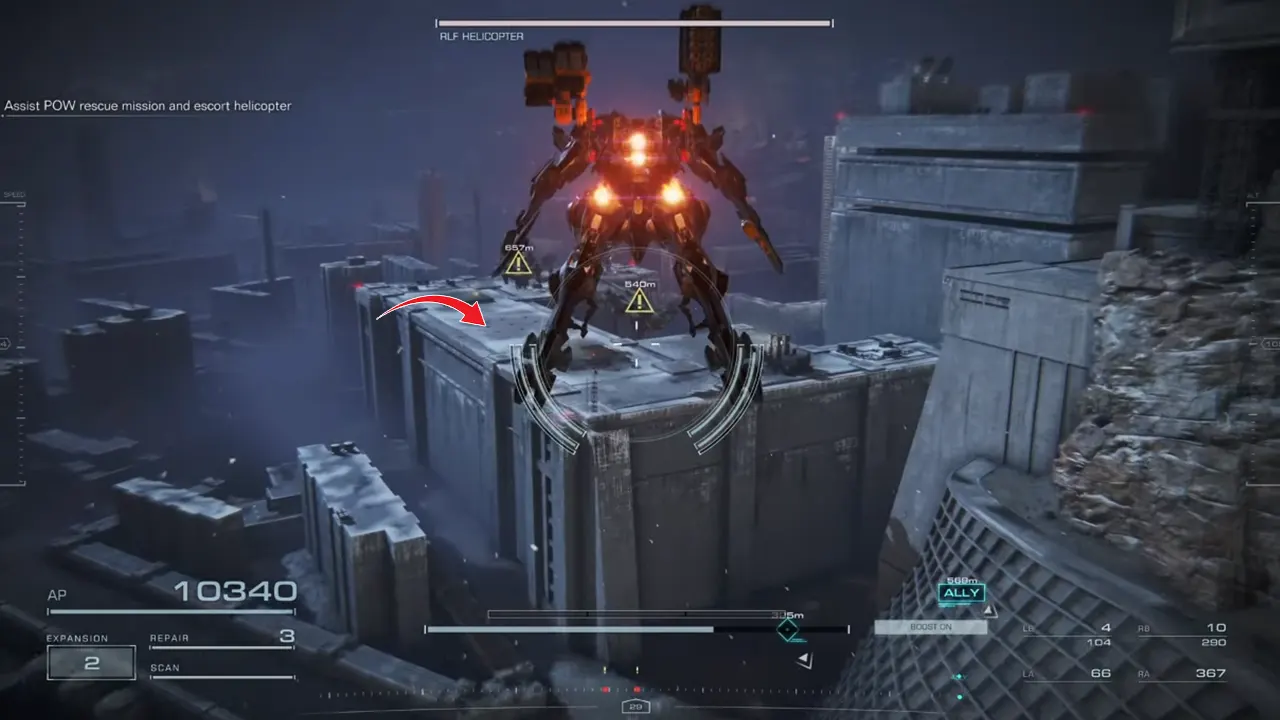
Task: Activate the Expansion slot
Action: pos(91,662)
